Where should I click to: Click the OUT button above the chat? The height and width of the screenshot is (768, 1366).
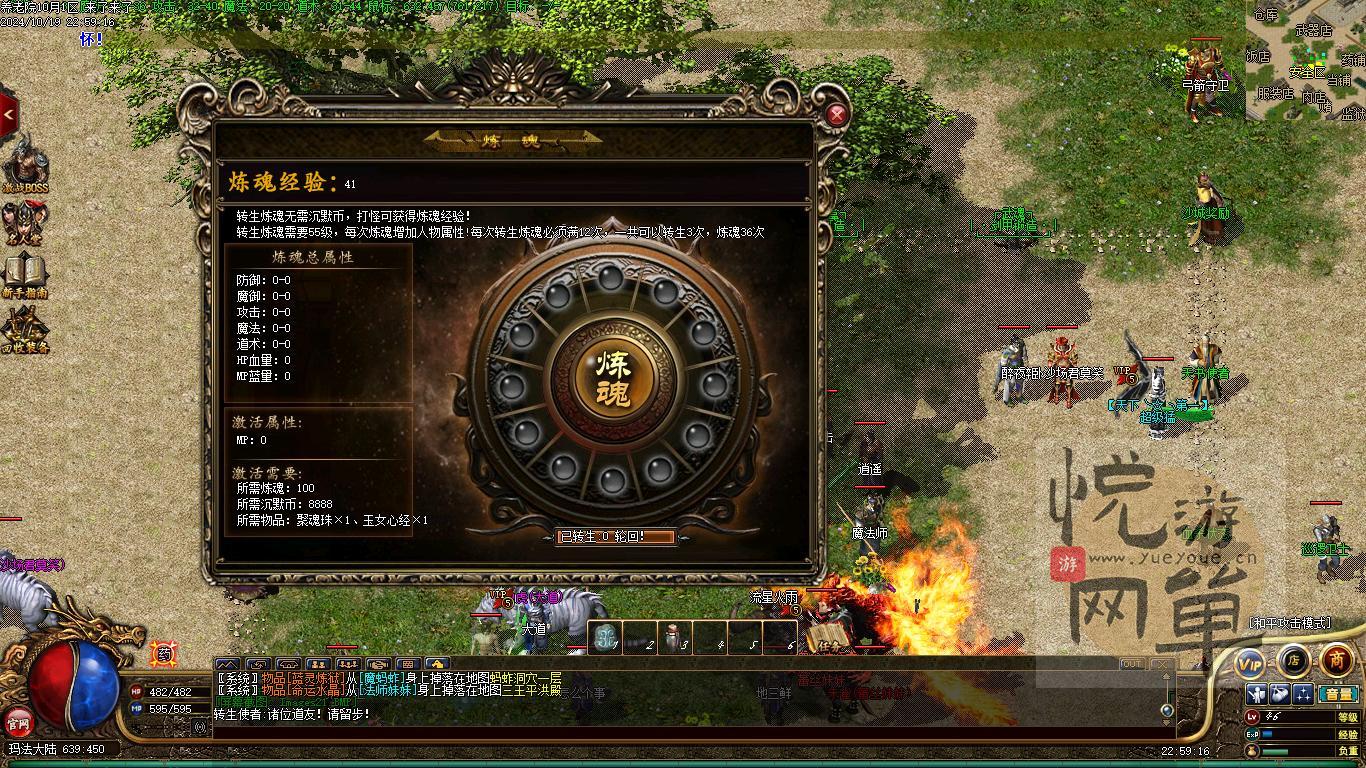pos(1132,664)
